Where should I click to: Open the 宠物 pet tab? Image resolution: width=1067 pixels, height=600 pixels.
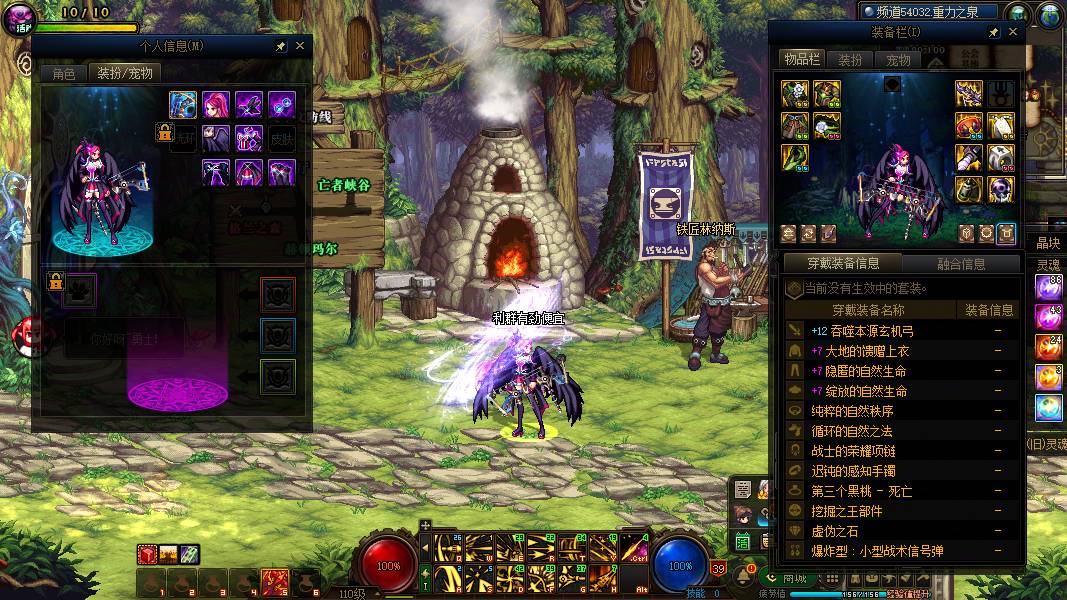(x=898, y=60)
